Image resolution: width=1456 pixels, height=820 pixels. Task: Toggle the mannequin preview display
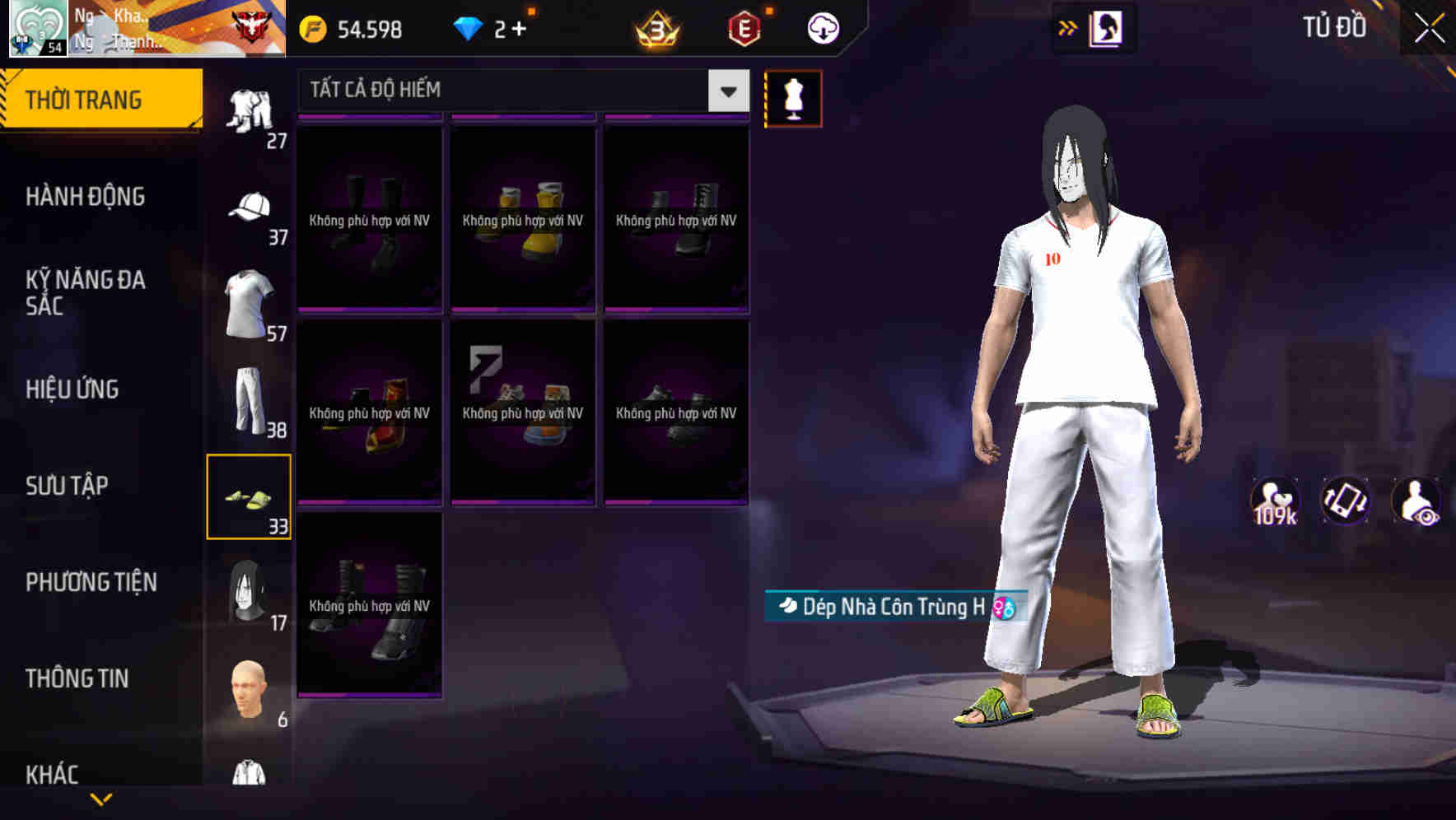pyautogui.click(x=793, y=97)
